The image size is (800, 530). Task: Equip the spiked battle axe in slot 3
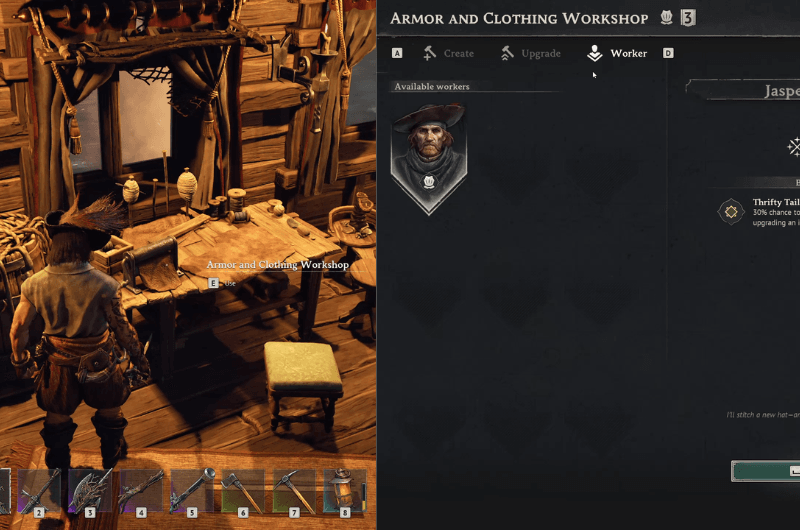pyautogui.click(x=90, y=490)
